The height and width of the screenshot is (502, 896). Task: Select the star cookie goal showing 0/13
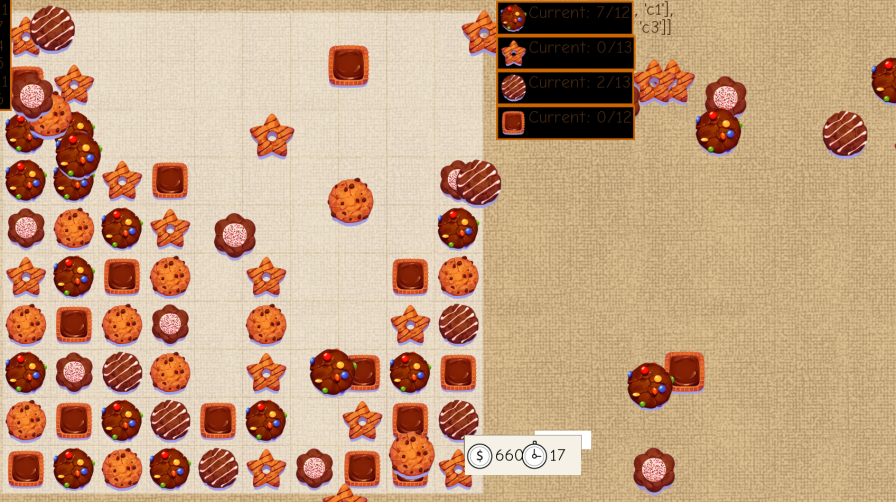point(565,52)
